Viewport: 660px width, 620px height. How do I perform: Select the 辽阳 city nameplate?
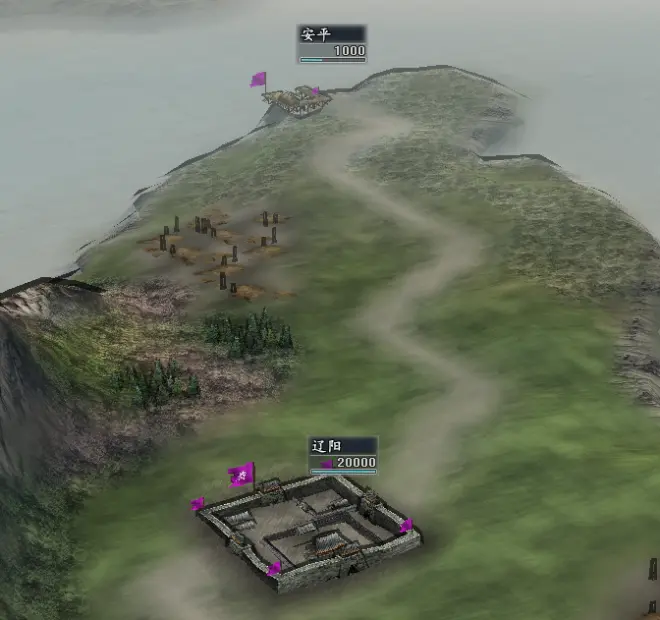coord(343,454)
